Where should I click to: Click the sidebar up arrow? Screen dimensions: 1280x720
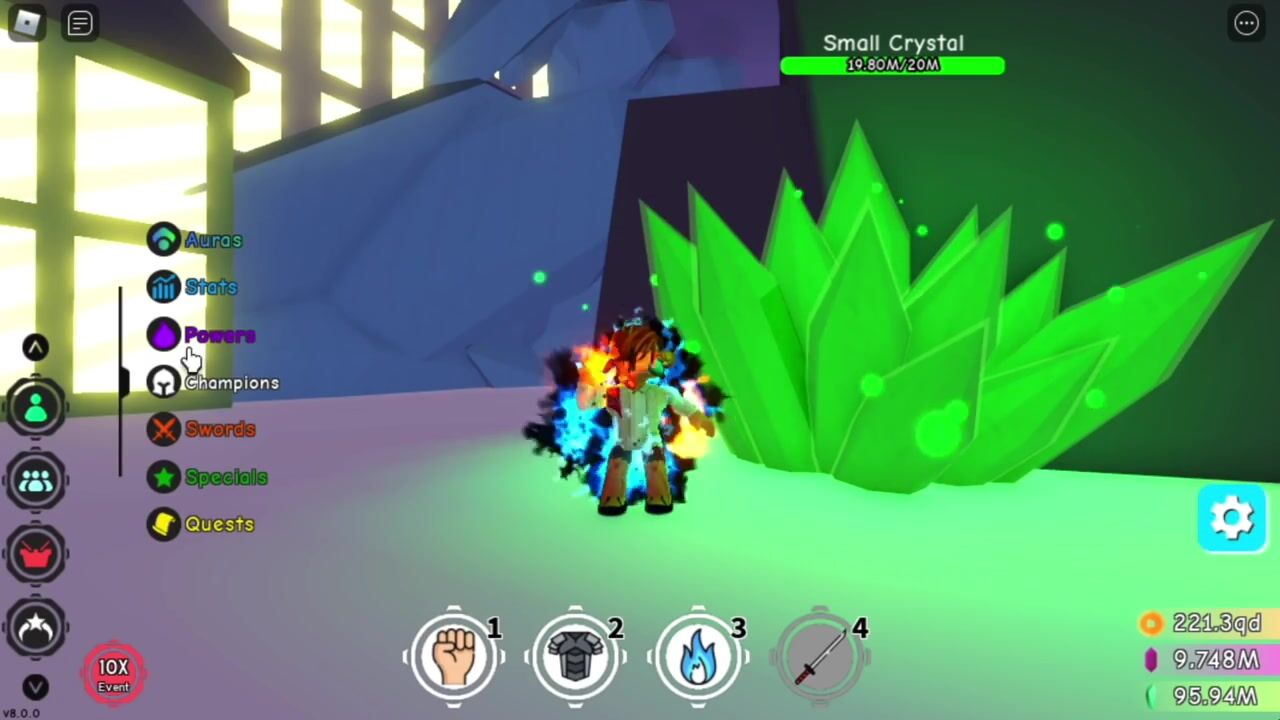pyautogui.click(x=36, y=347)
